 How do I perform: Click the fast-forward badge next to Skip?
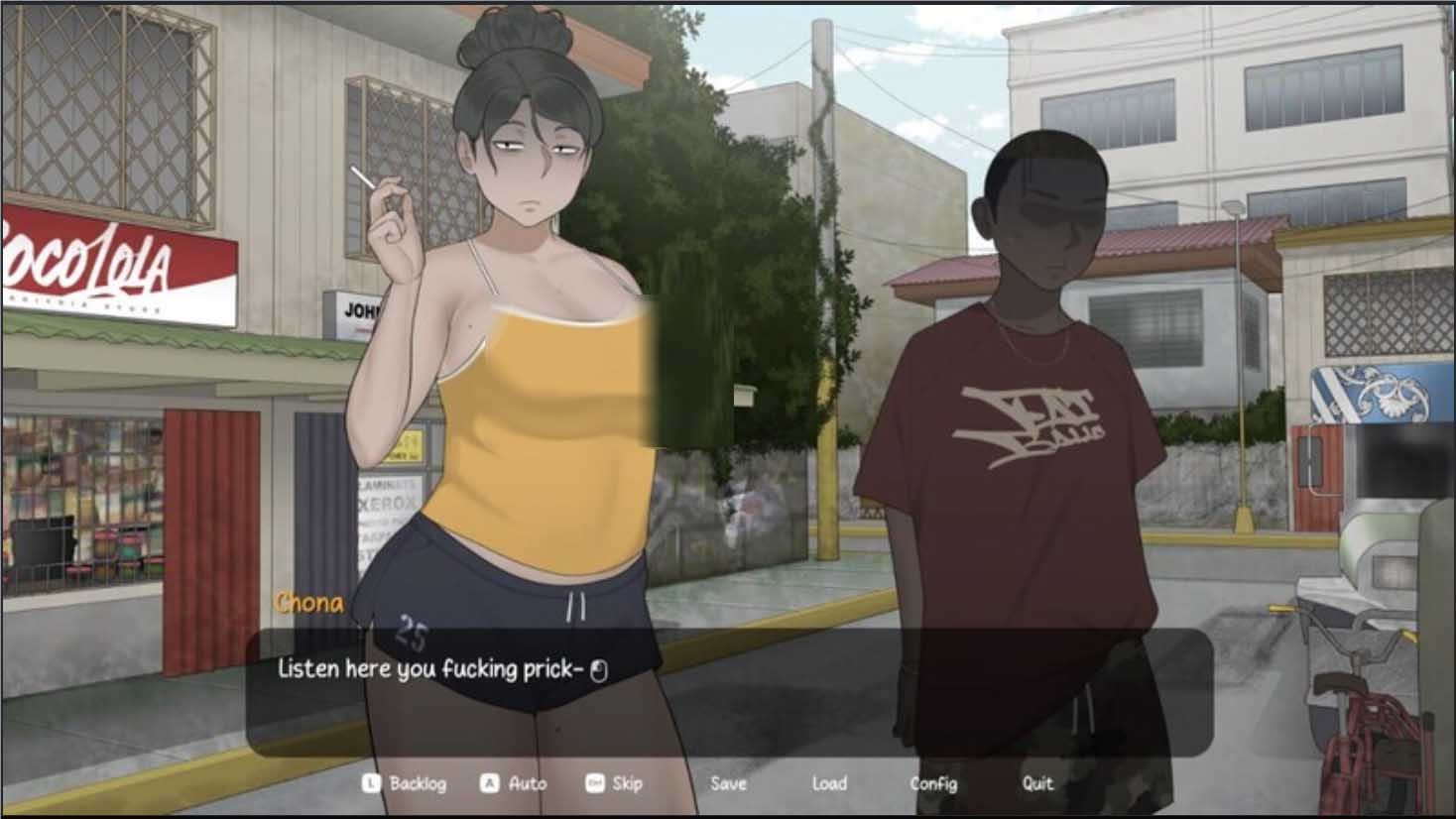coord(593,783)
